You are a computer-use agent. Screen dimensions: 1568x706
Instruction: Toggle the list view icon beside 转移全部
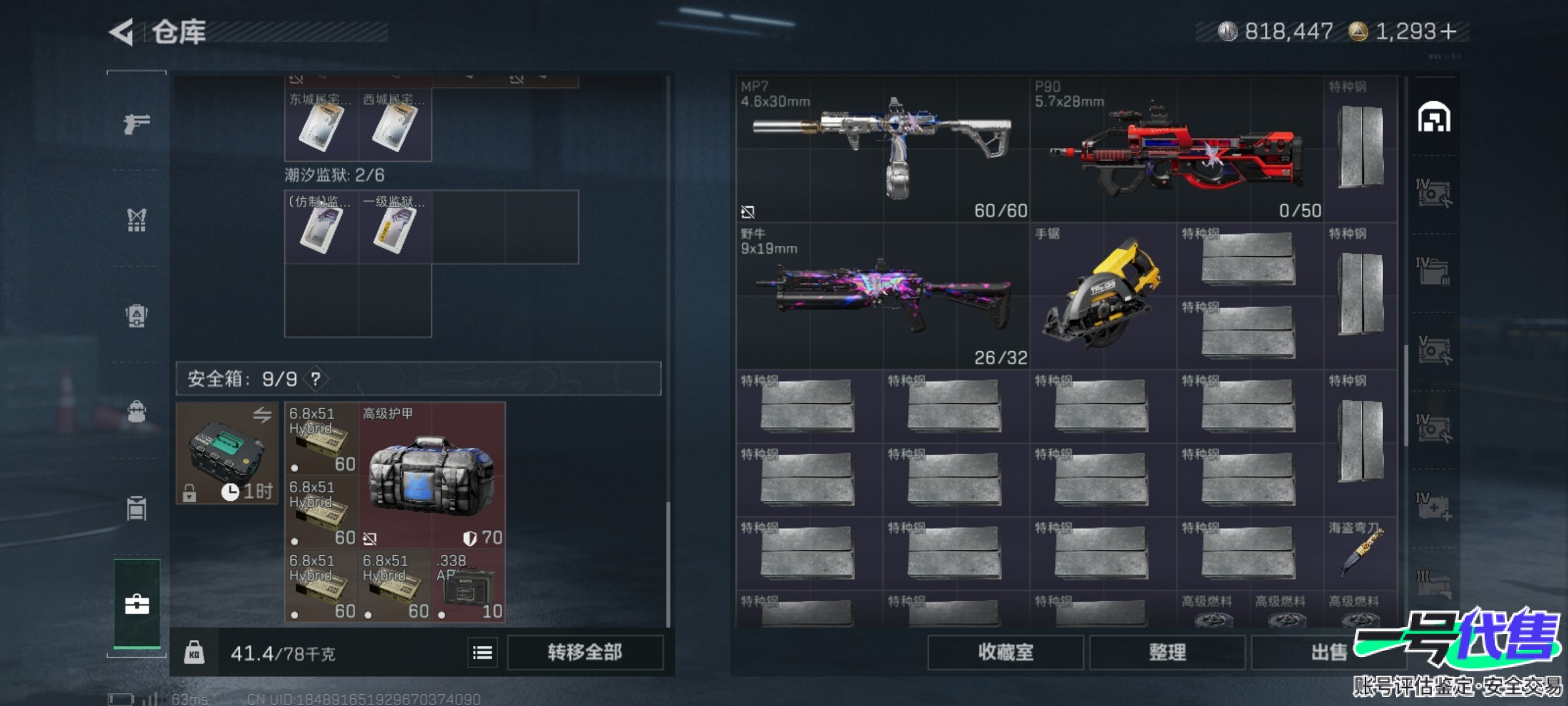pyautogui.click(x=482, y=652)
